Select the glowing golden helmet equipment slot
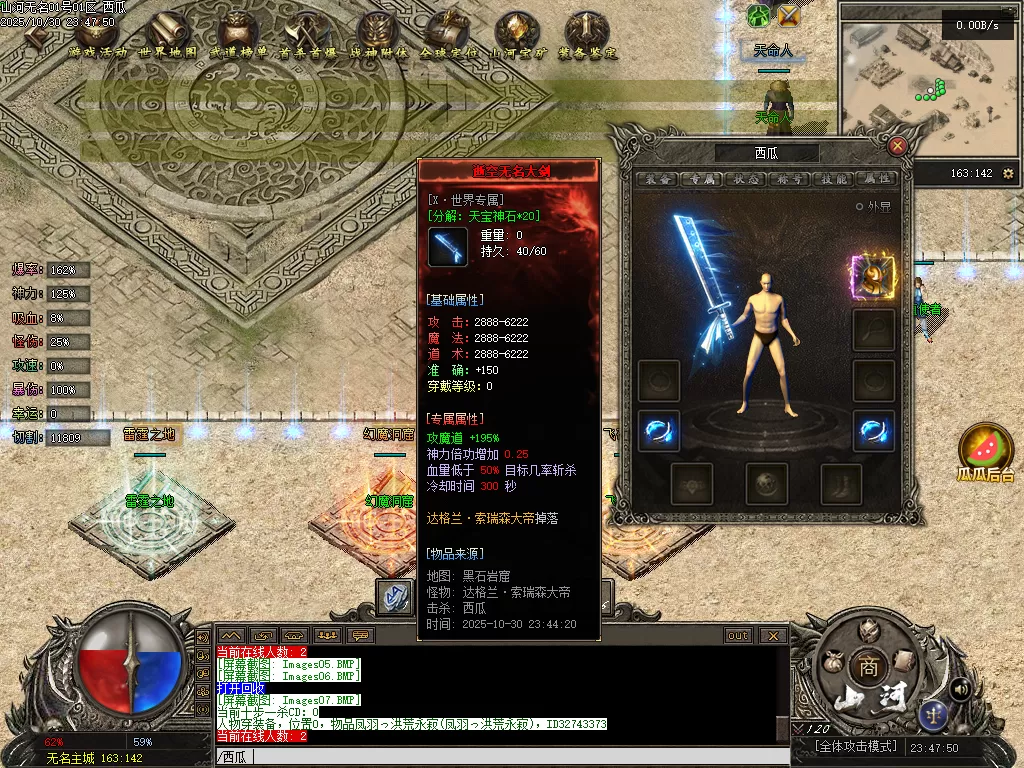Screen dimensions: 1024x768 873,277
